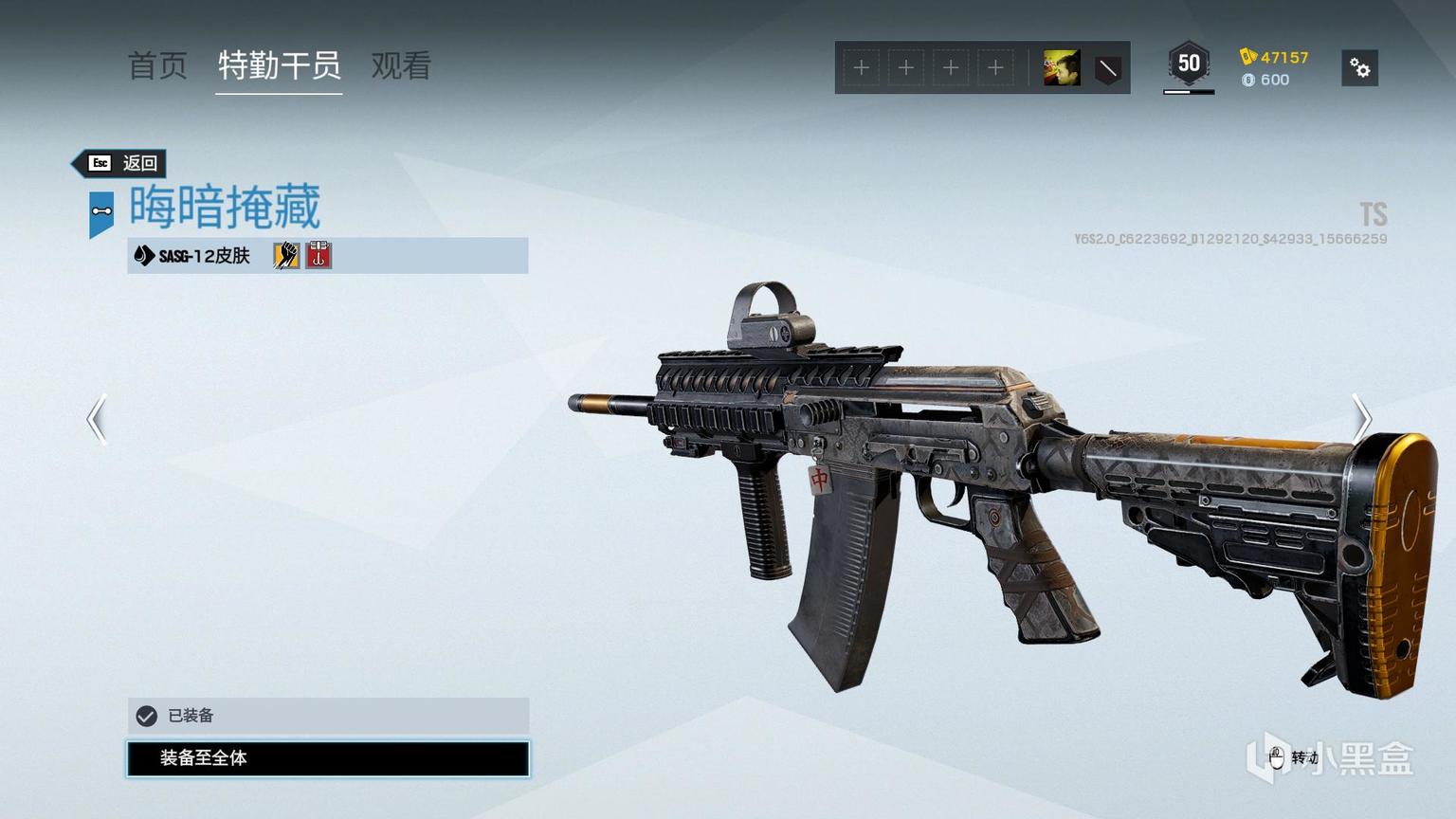Show the next weapon skin arrow
Image resolution: width=1456 pixels, height=819 pixels.
coord(1361,417)
